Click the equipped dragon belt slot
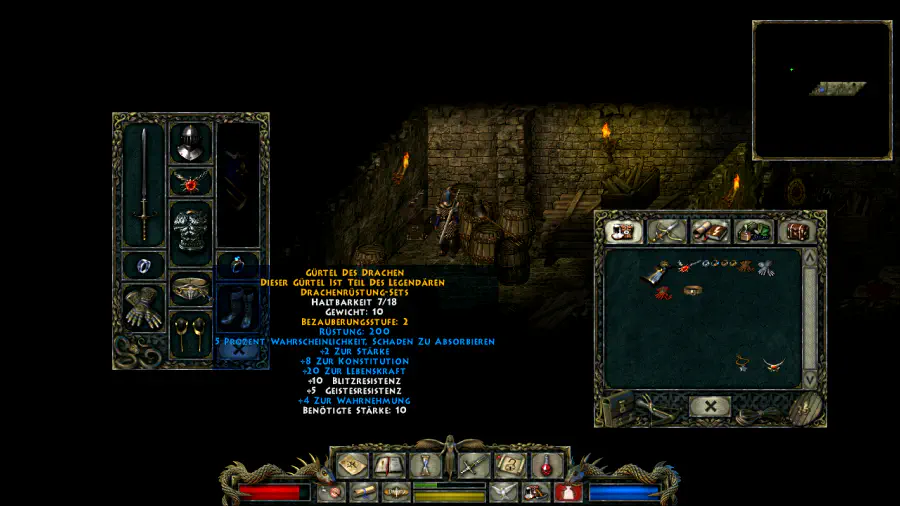 [190, 289]
